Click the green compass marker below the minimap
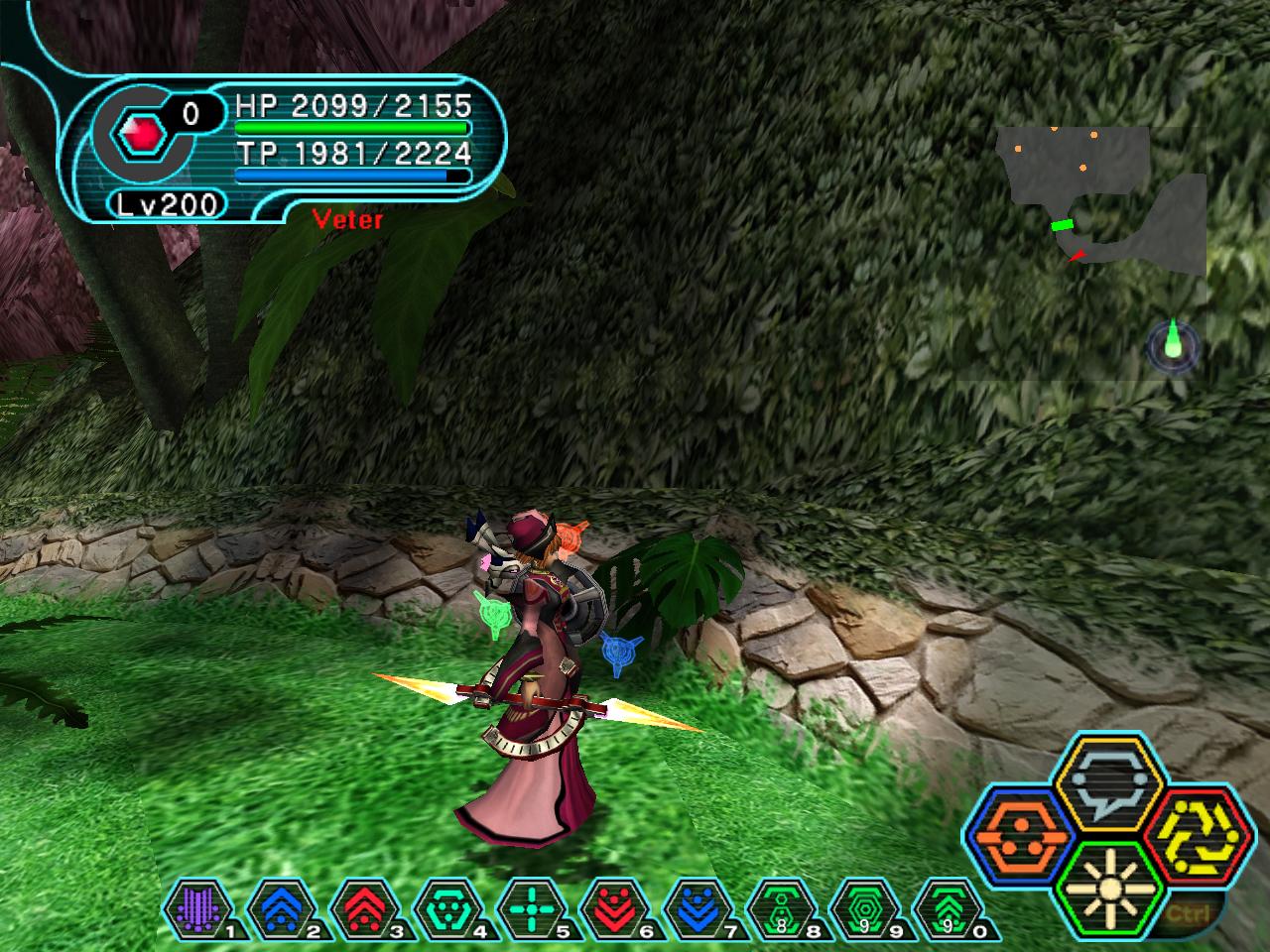1270x952 pixels. pyautogui.click(x=1174, y=346)
